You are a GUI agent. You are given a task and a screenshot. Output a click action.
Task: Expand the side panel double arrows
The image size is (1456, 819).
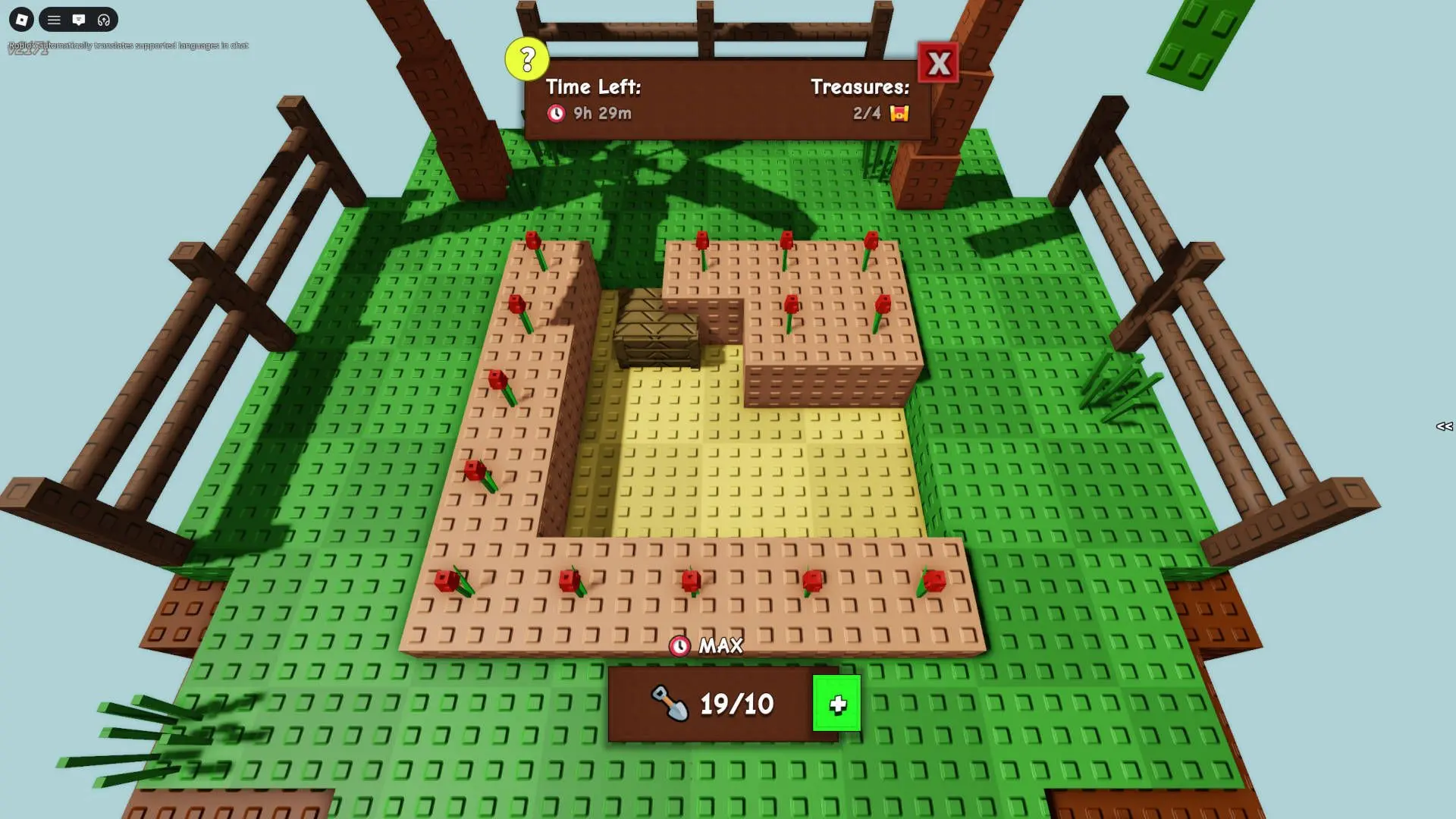pos(1444,426)
